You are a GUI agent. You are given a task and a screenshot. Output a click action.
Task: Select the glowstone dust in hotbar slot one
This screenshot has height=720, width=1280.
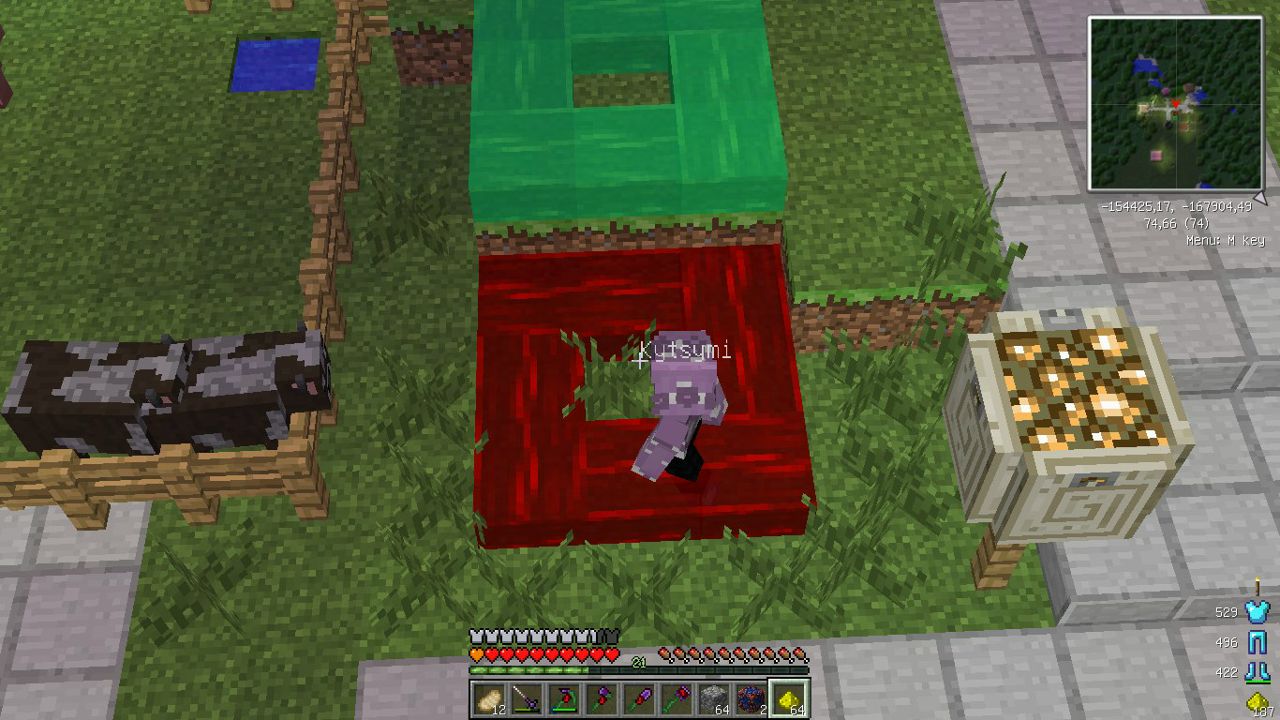click(487, 697)
